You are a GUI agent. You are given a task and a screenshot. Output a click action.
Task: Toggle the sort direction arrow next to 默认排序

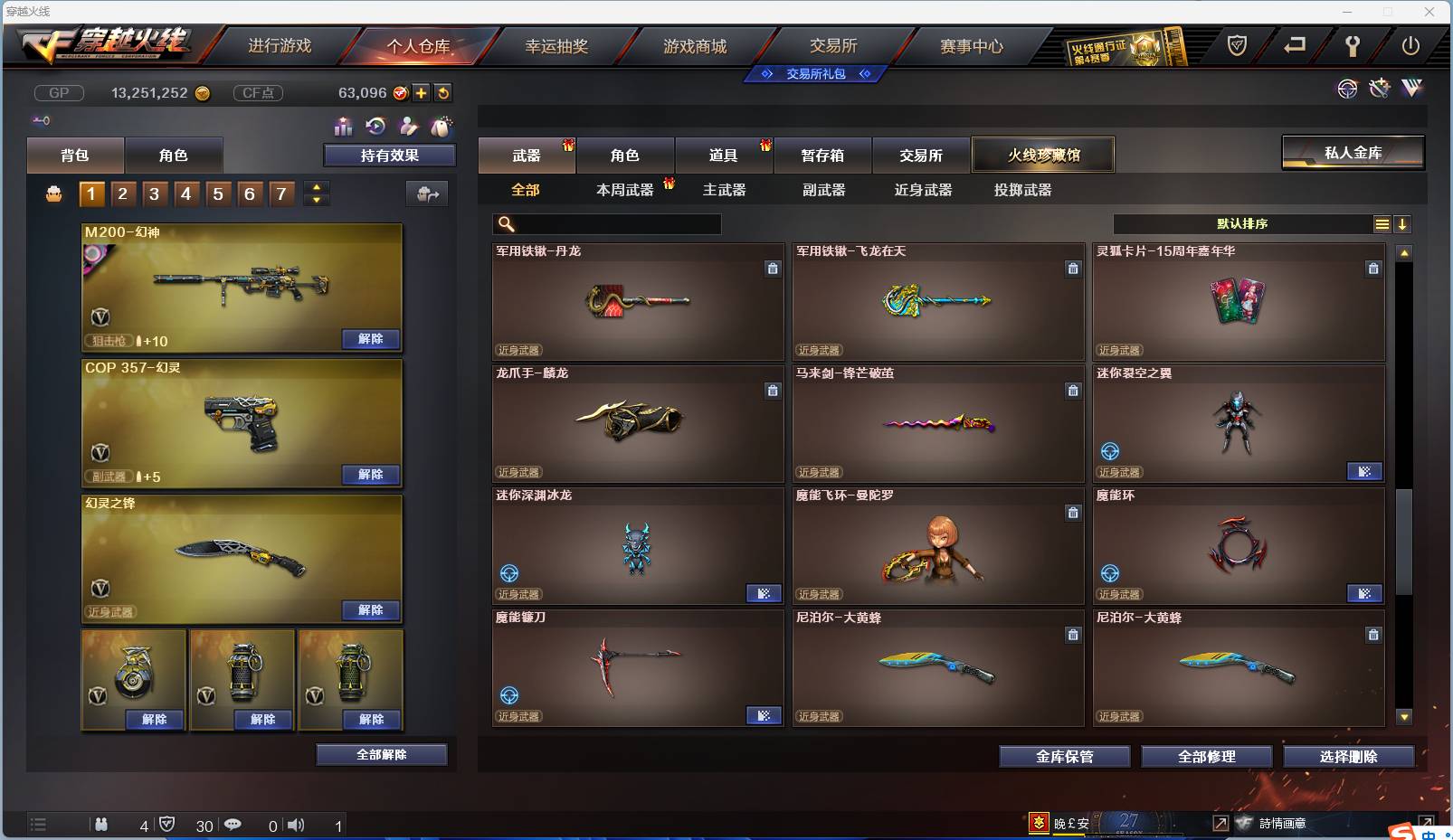[1403, 223]
